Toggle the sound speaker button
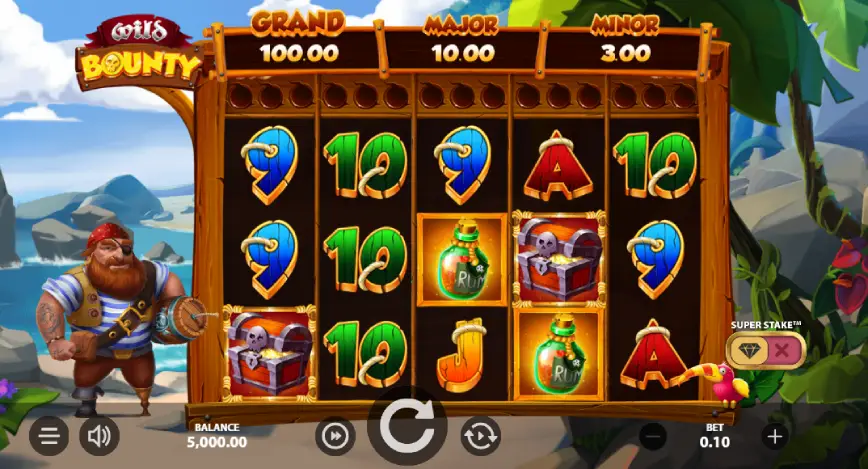The width and height of the screenshot is (868, 469). (99, 436)
